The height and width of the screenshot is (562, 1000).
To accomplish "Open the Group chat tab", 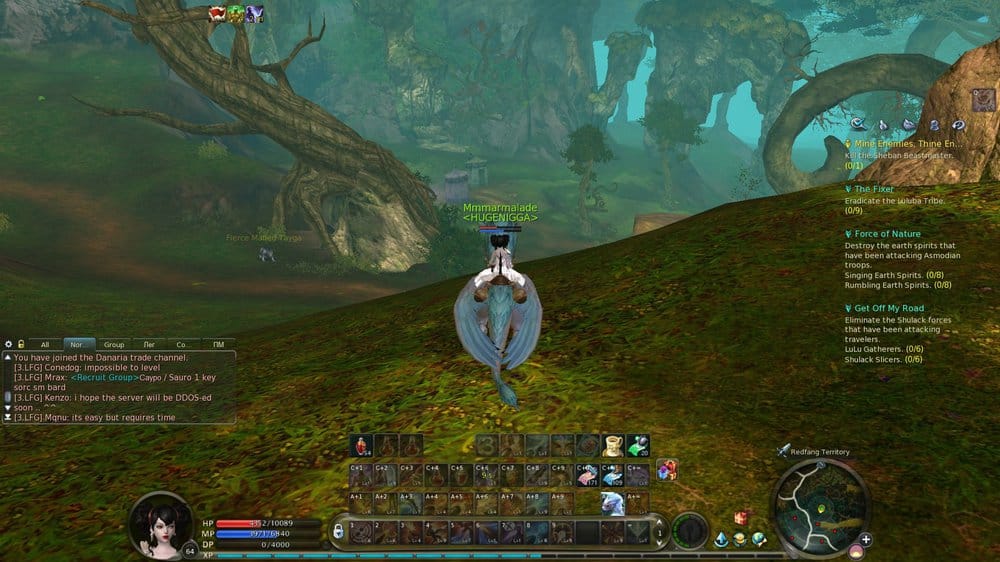I will click(x=114, y=344).
